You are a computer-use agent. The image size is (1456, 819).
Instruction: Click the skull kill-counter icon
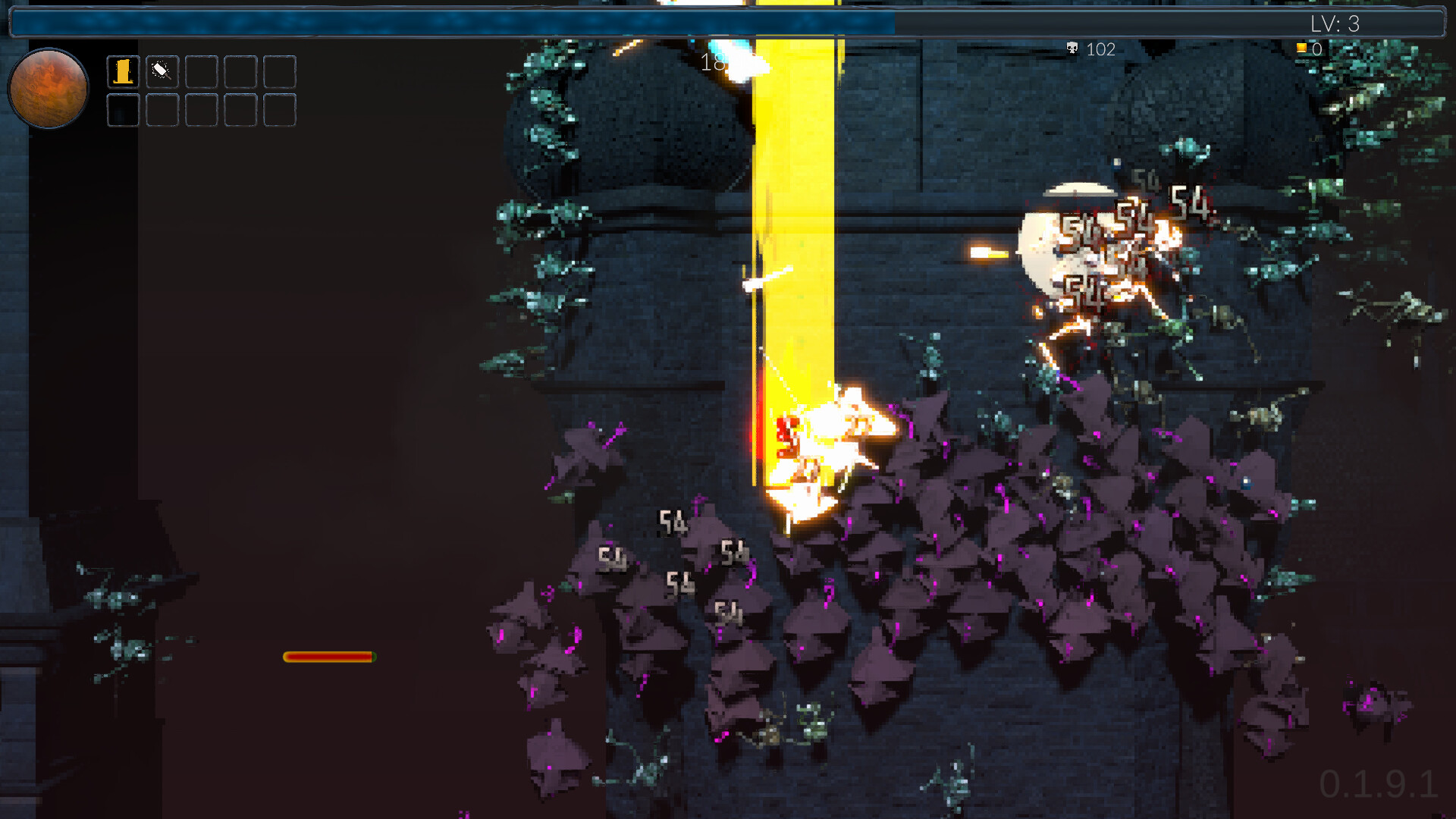pos(1072,49)
